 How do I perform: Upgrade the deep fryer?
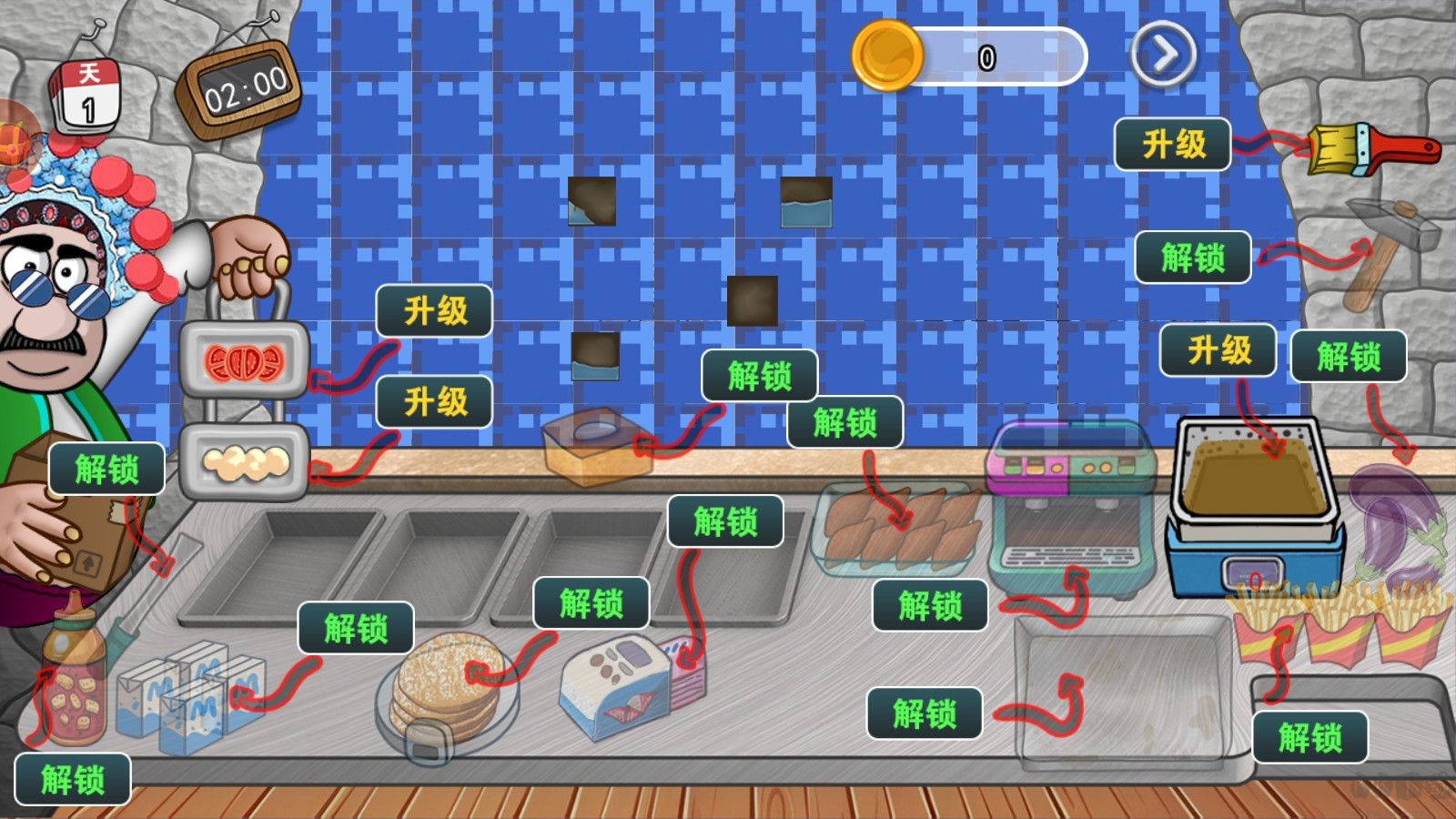point(1218,349)
